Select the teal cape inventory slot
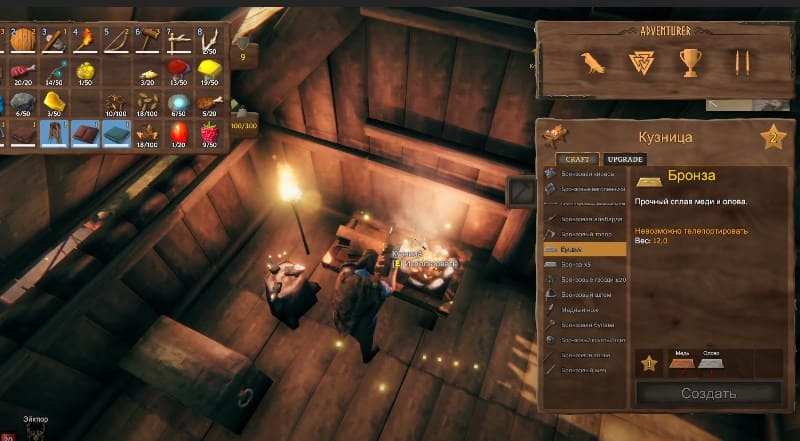The image size is (800, 441). click(116, 133)
